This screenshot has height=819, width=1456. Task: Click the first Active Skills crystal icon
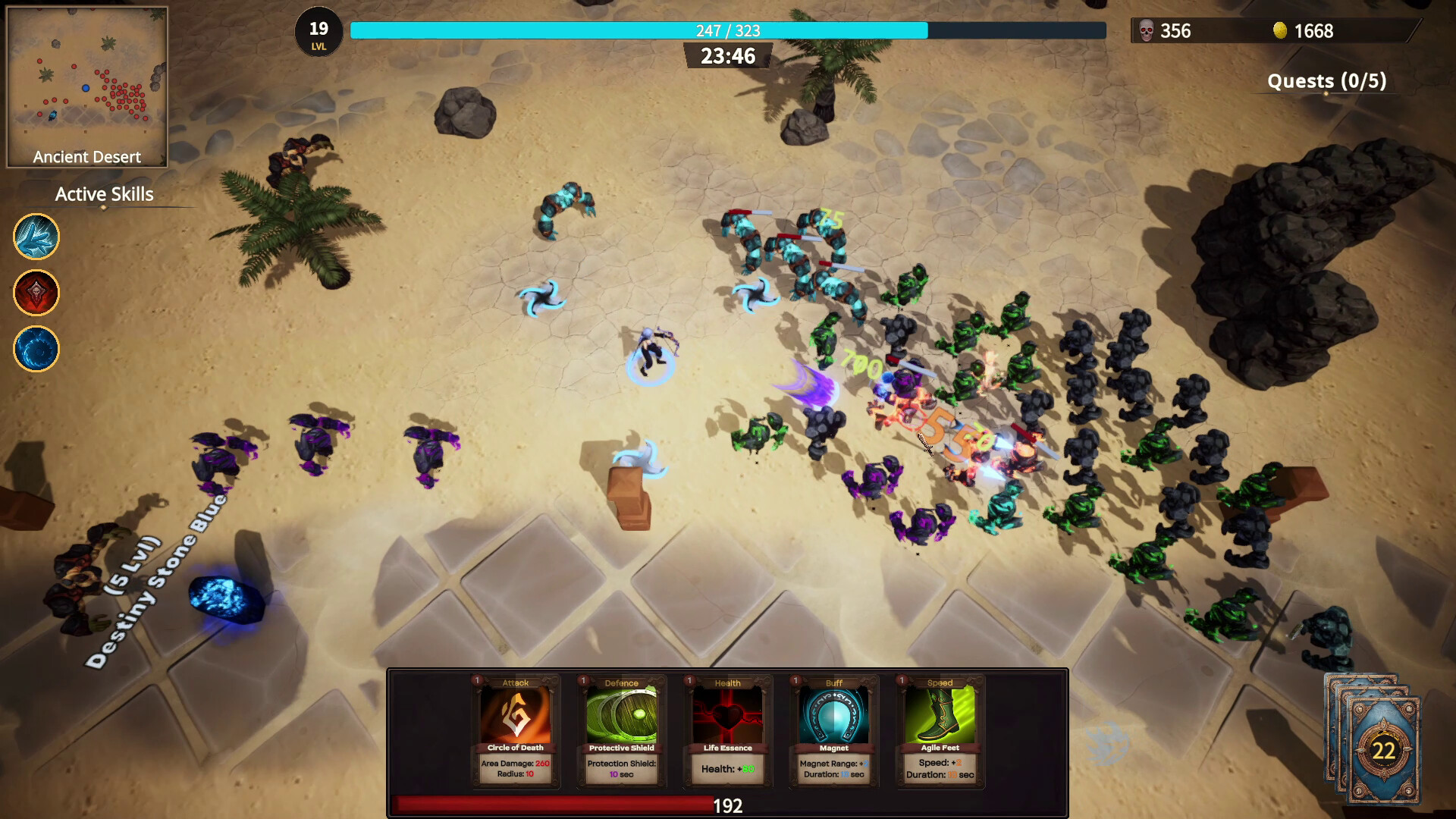36,237
